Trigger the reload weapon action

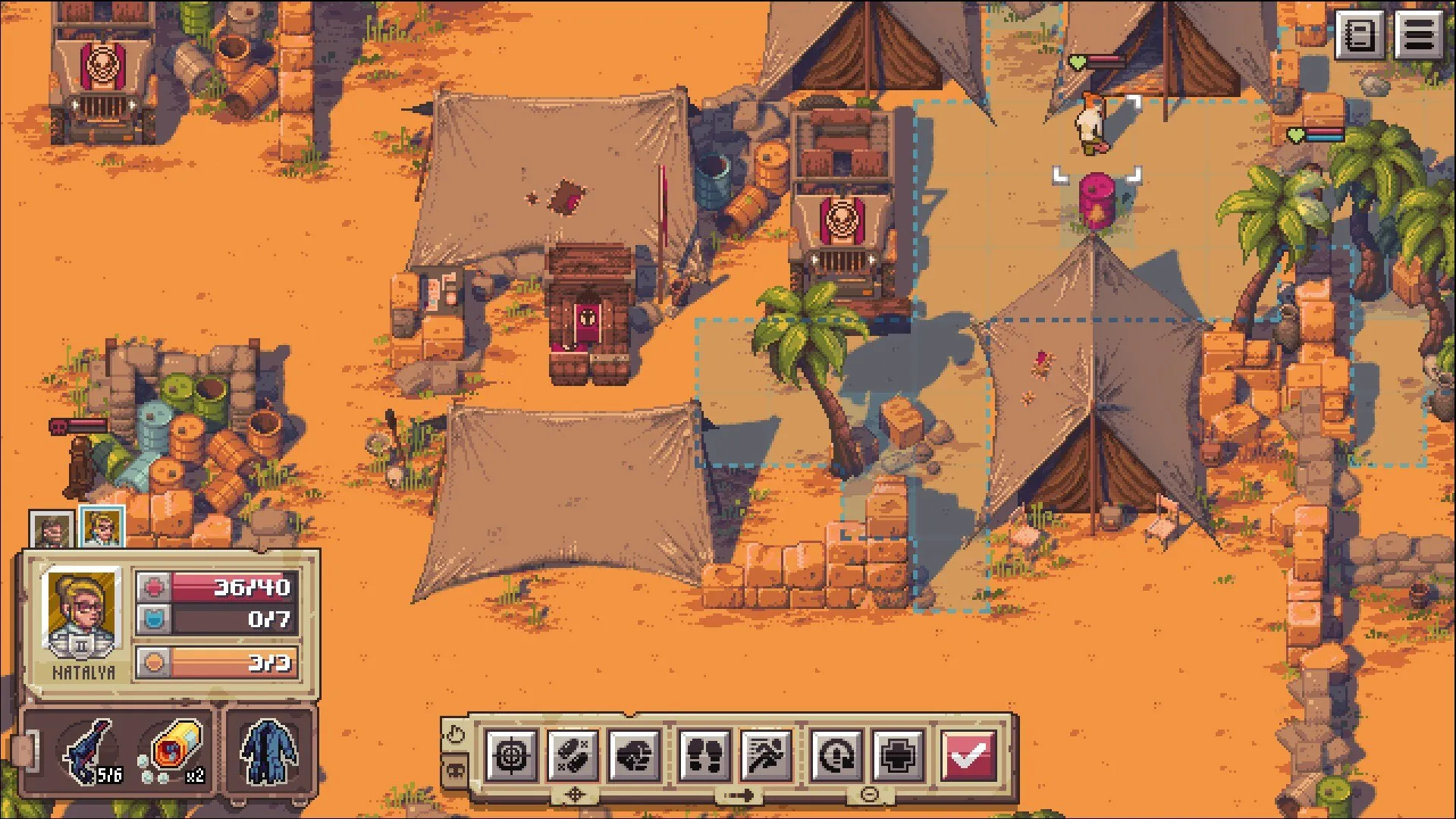tap(836, 755)
